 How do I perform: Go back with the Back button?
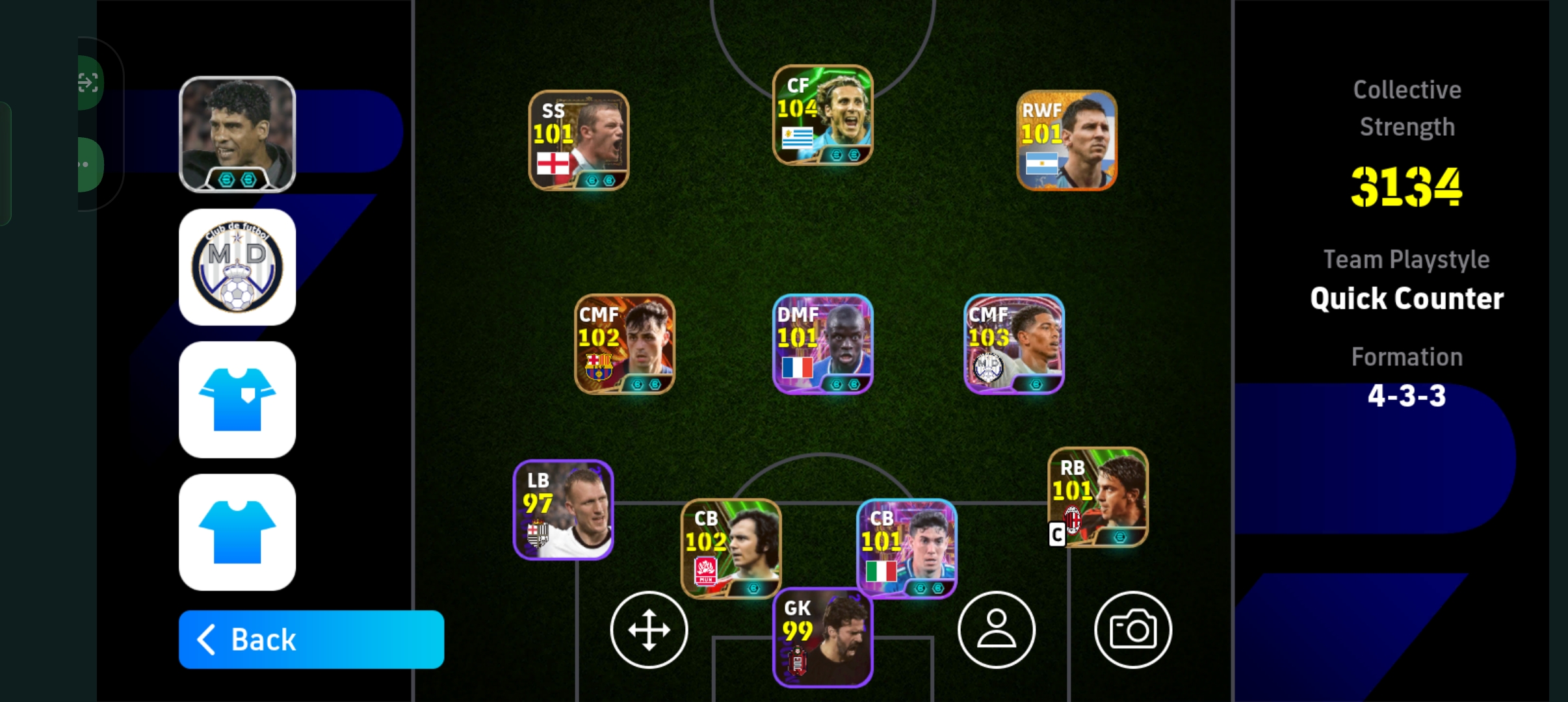(x=311, y=640)
